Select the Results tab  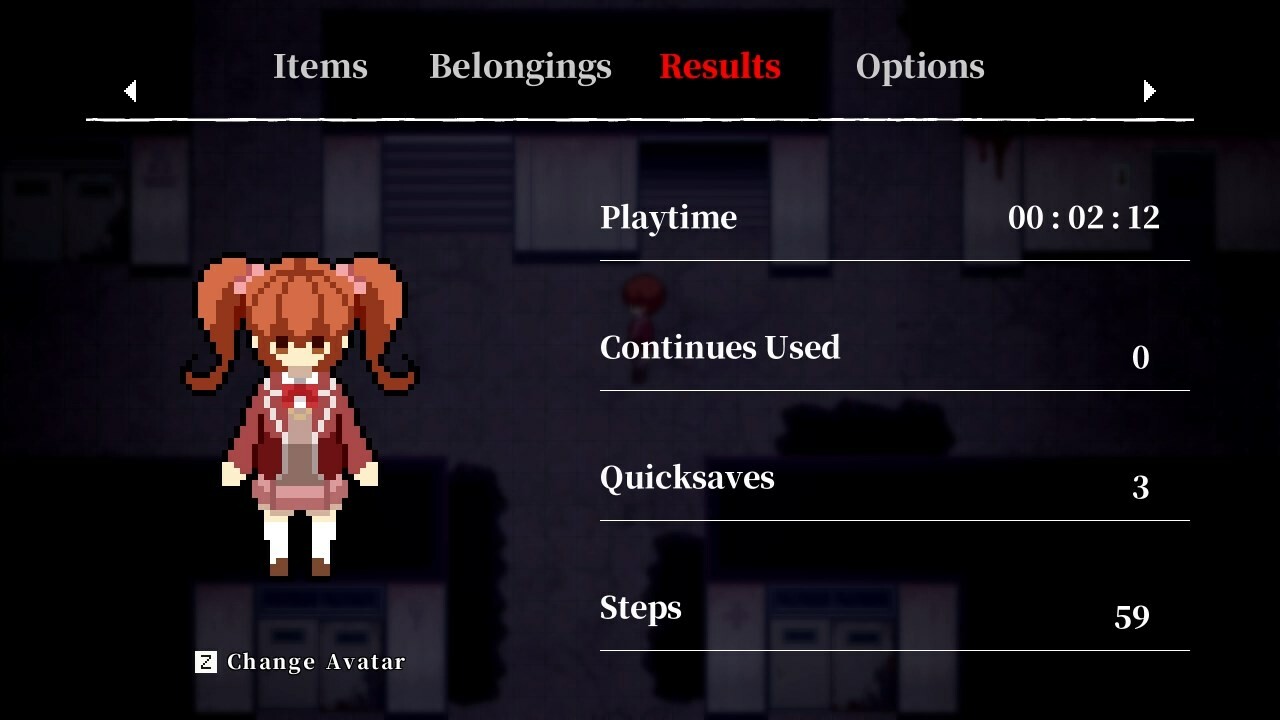point(719,66)
